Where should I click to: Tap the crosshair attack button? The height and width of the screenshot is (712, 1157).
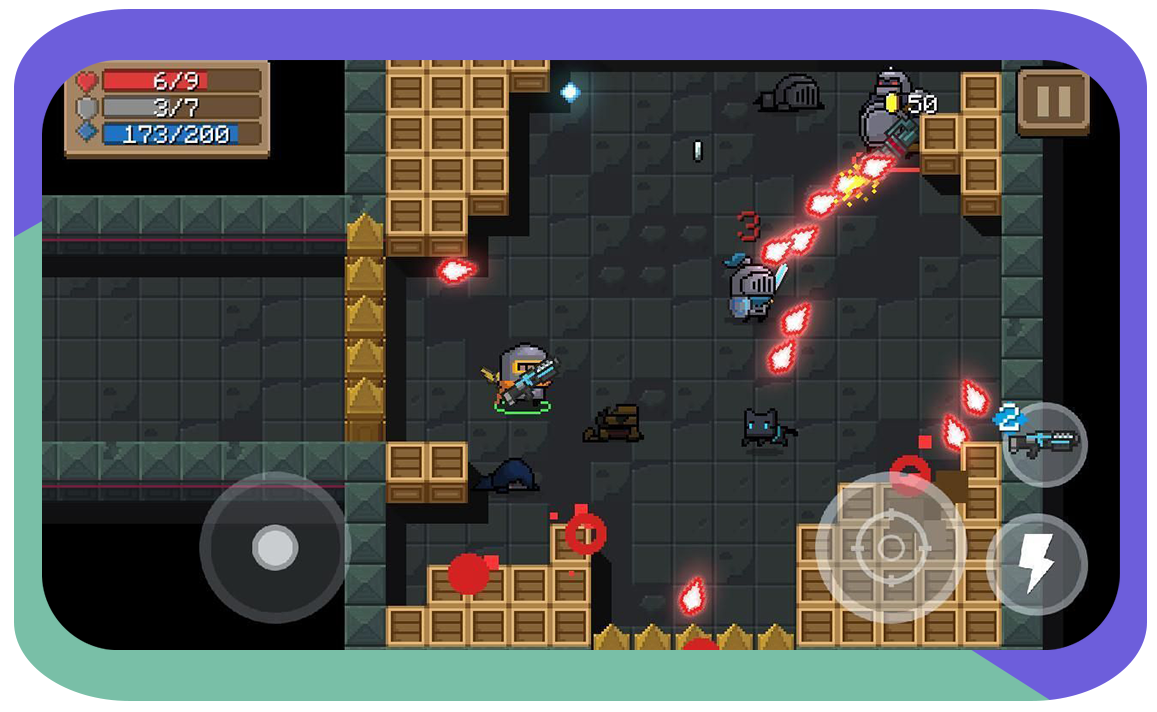tap(890, 547)
